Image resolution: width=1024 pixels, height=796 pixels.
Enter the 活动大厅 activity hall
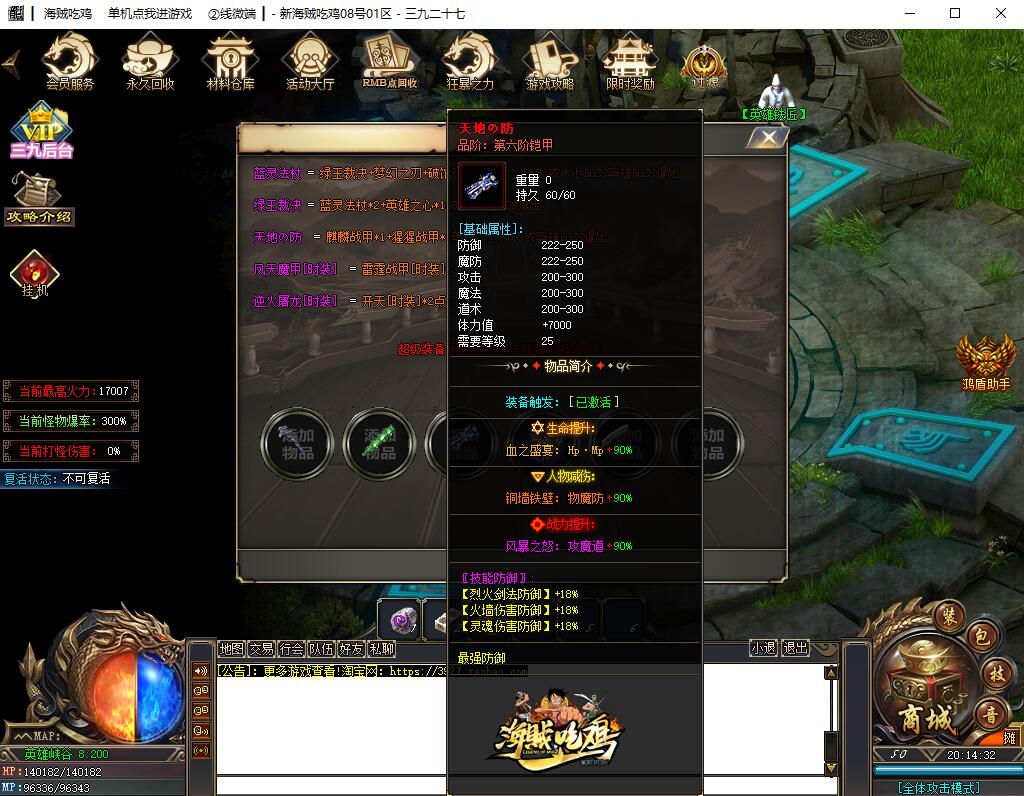(310, 62)
